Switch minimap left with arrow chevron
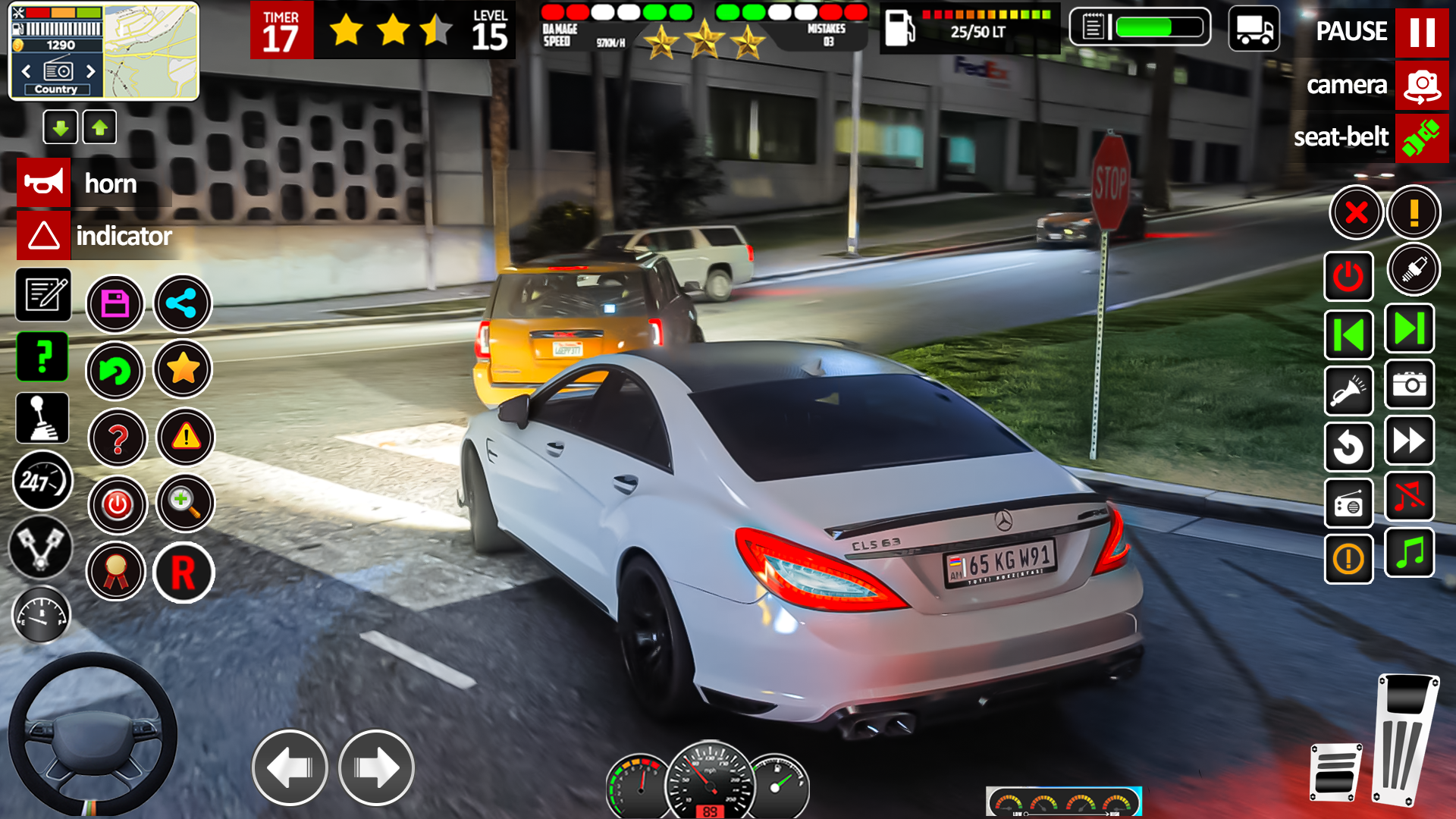 (27, 71)
